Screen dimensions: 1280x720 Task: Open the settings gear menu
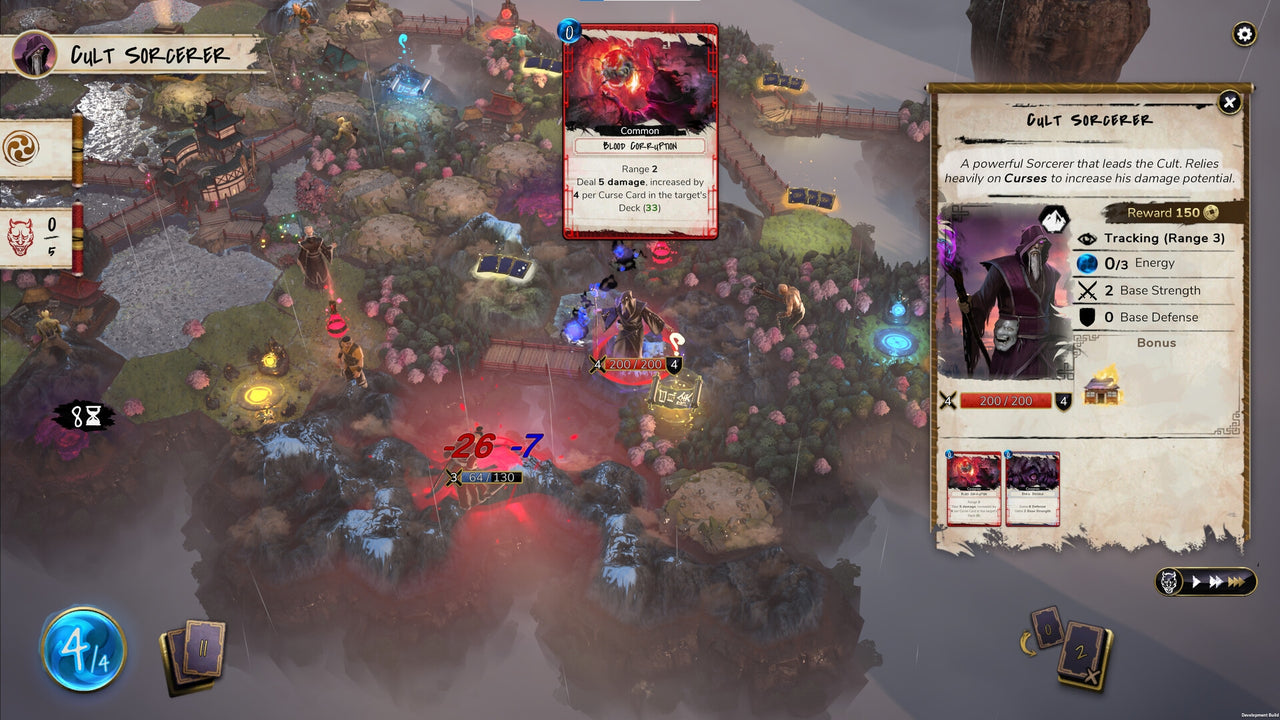(1244, 35)
